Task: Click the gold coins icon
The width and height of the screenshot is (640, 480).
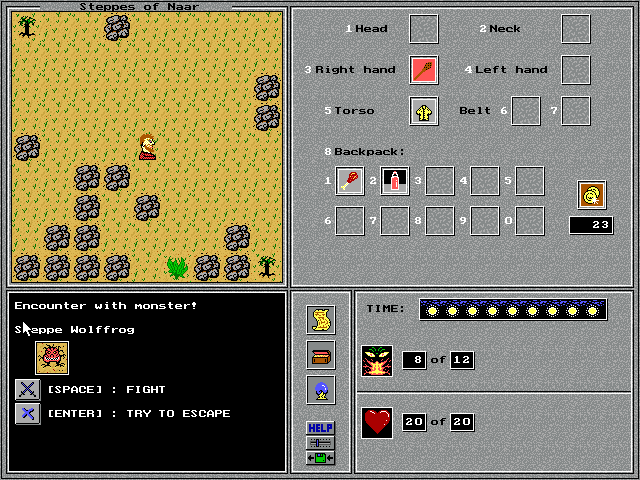Action: tap(592, 195)
